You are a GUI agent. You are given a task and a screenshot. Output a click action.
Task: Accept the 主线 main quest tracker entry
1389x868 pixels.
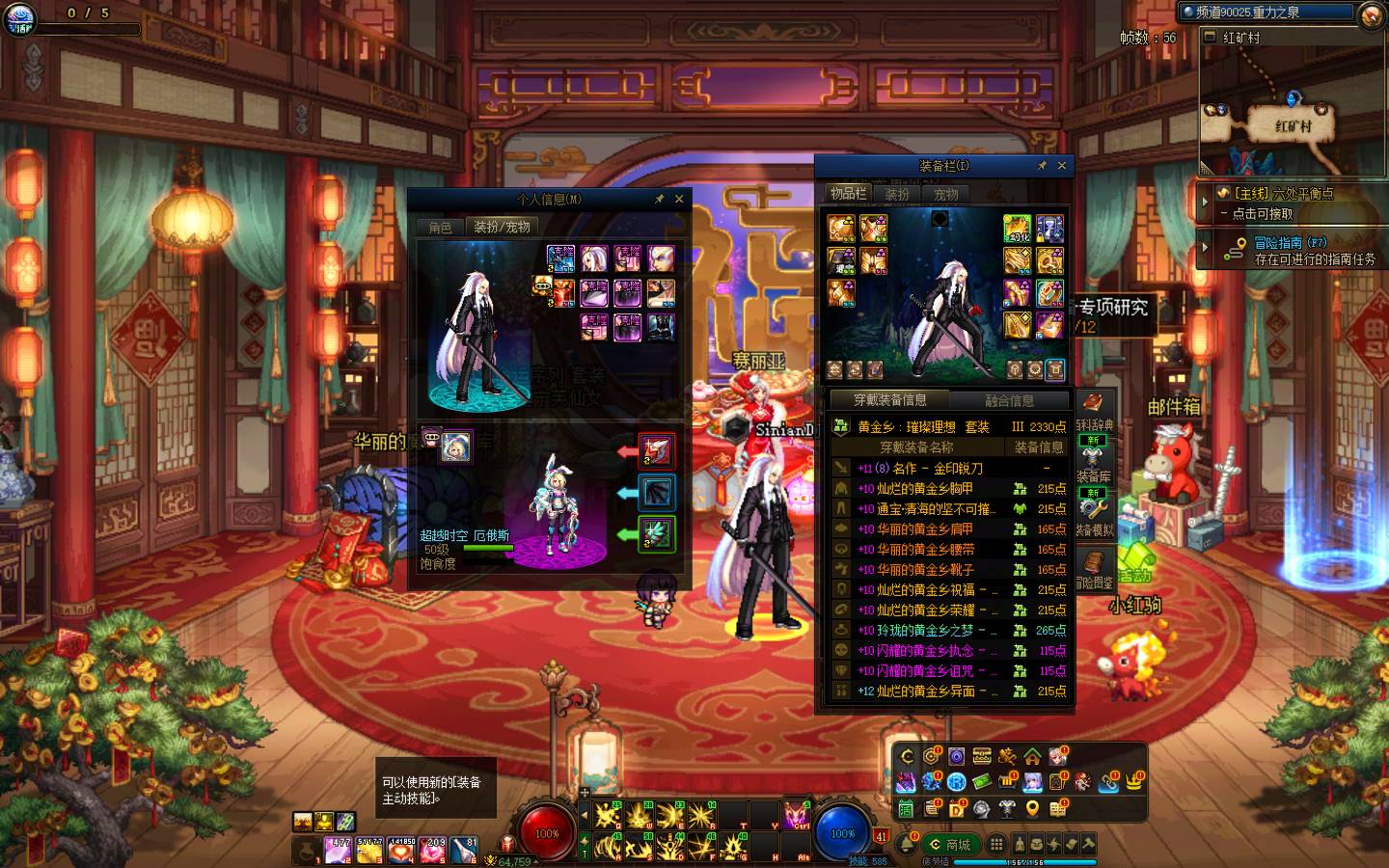click(x=1283, y=203)
